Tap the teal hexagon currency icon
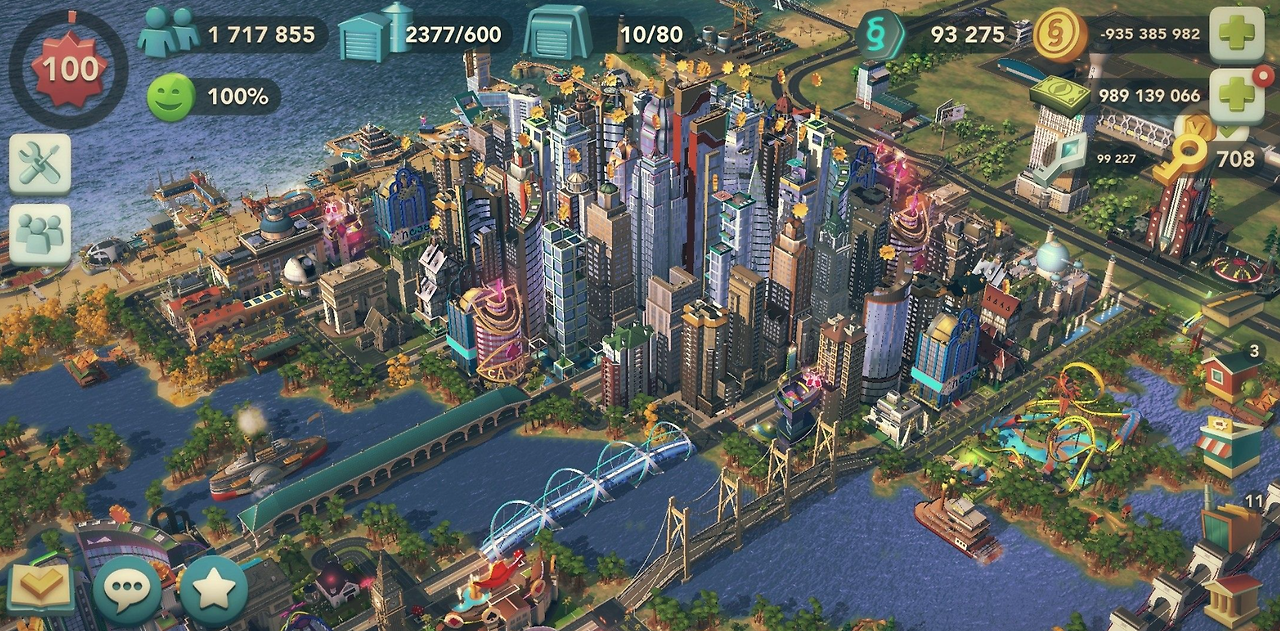The height and width of the screenshot is (631, 1280). click(x=880, y=35)
